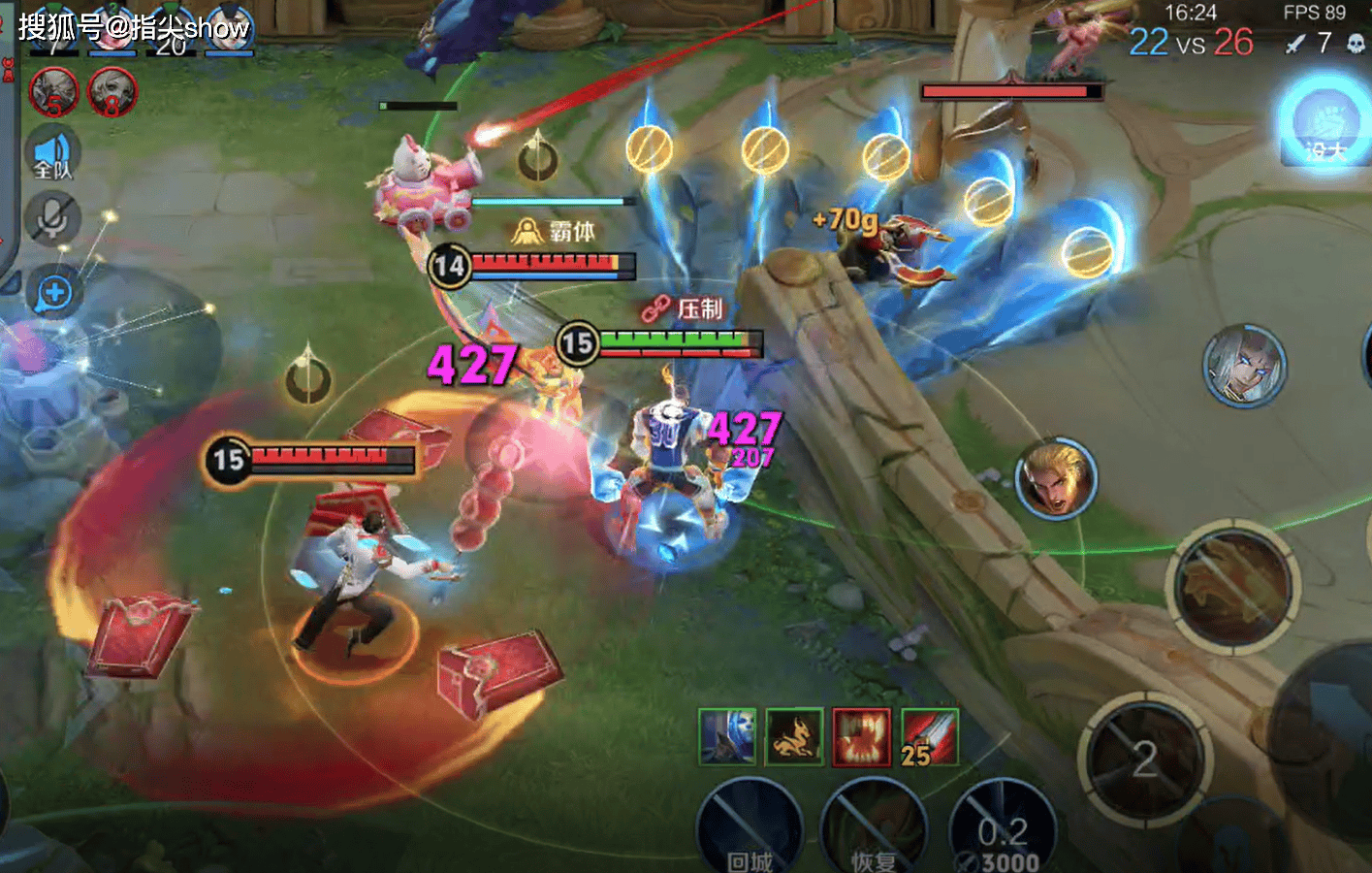Viewport: 1372px width, 873px height.
Task: Target the blond hero portrait
Action: click(1056, 478)
